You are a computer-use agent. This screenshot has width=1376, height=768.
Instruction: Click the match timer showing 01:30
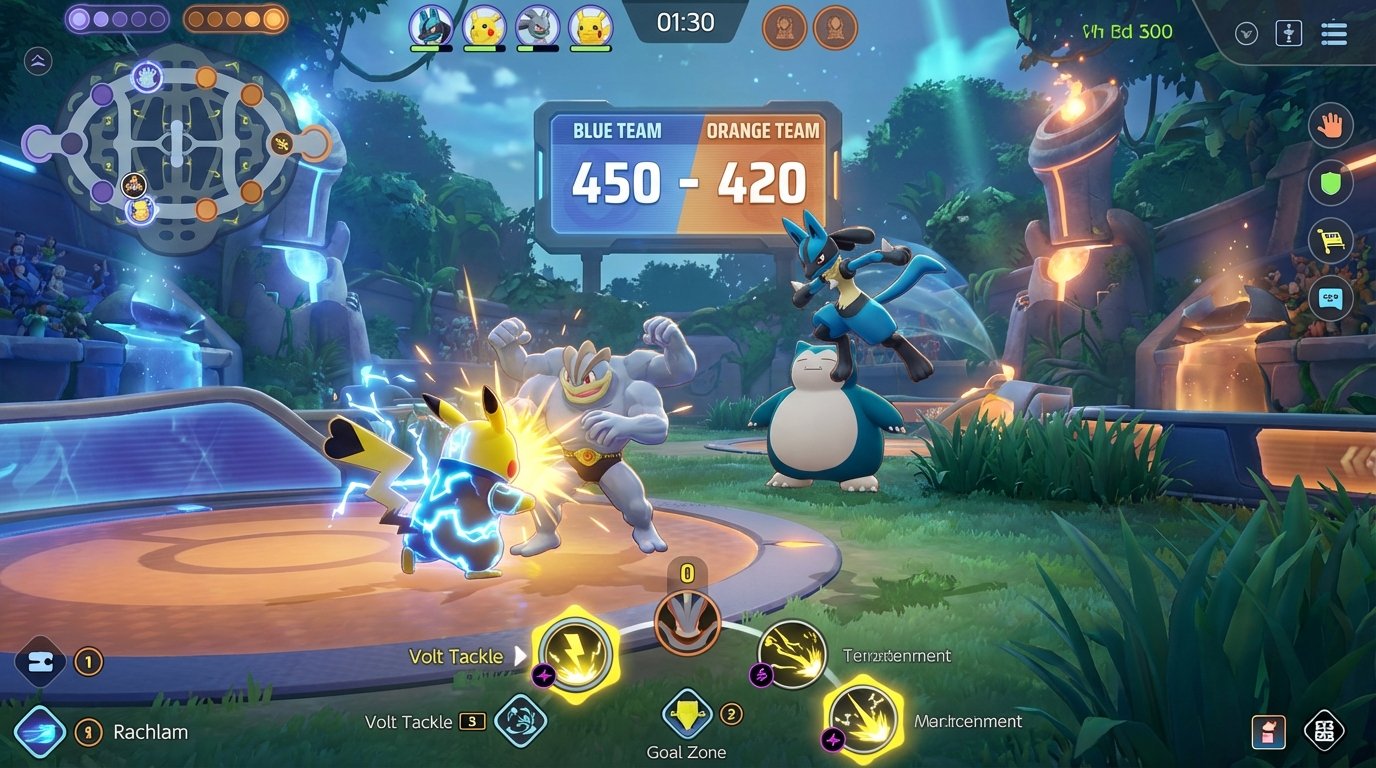tap(687, 22)
